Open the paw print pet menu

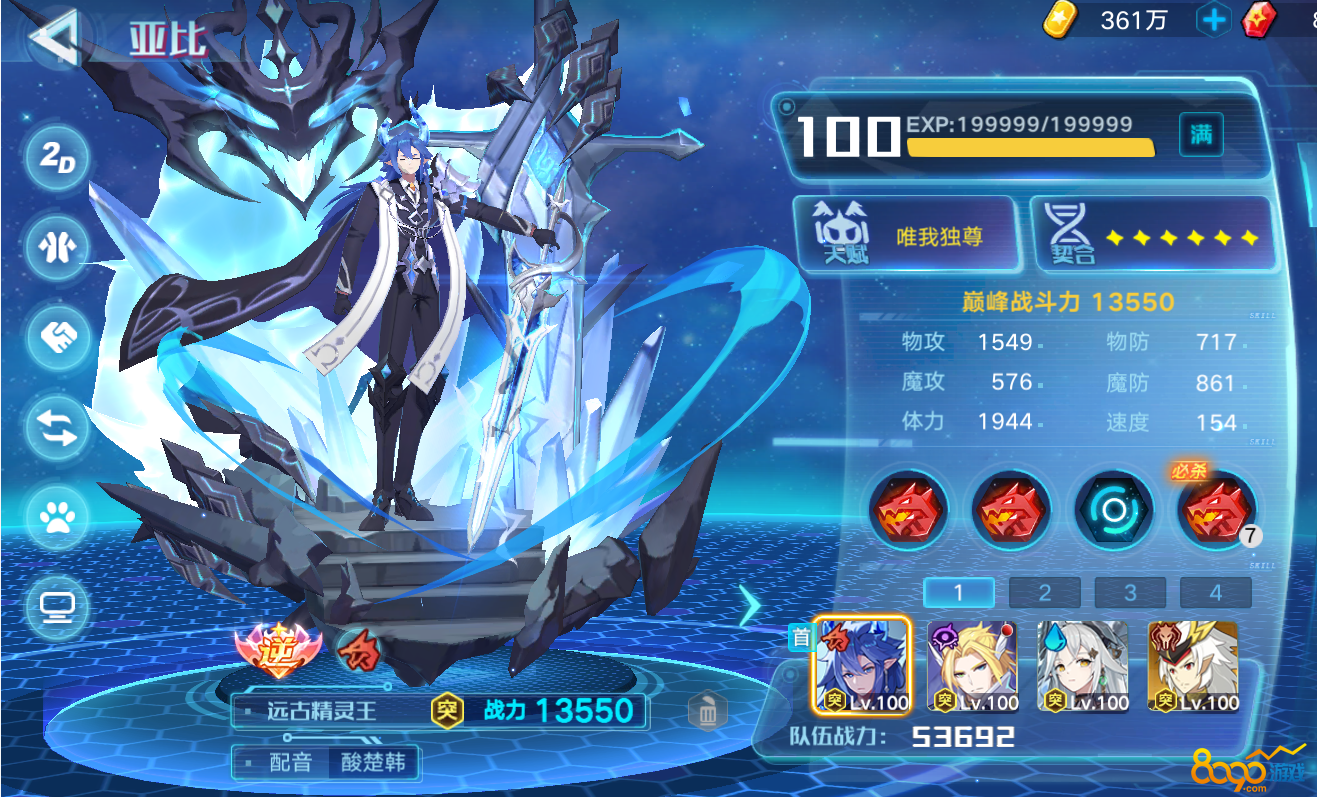click(x=58, y=516)
